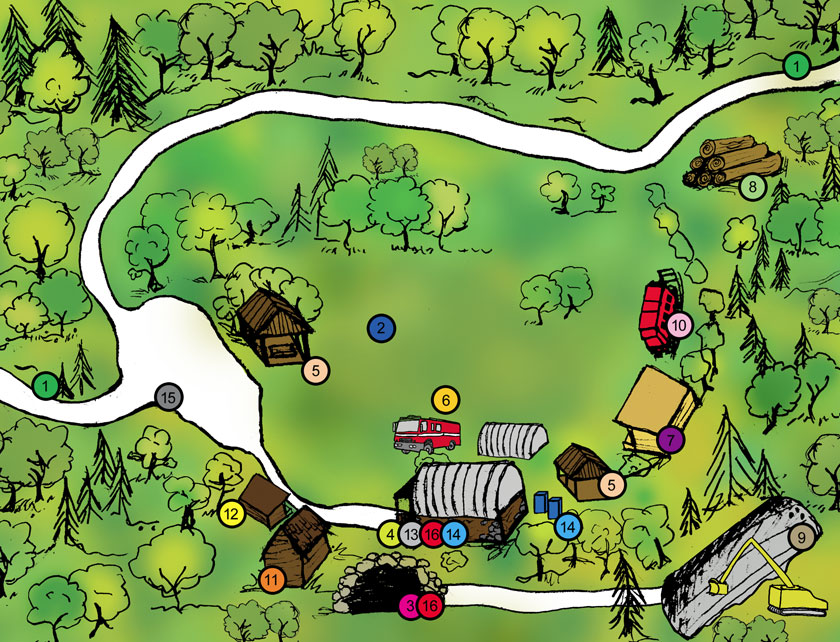Choose the yellow-green marker numbered 4
Image resolution: width=840 pixels, height=642 pixels.
(x=390, y=534)
